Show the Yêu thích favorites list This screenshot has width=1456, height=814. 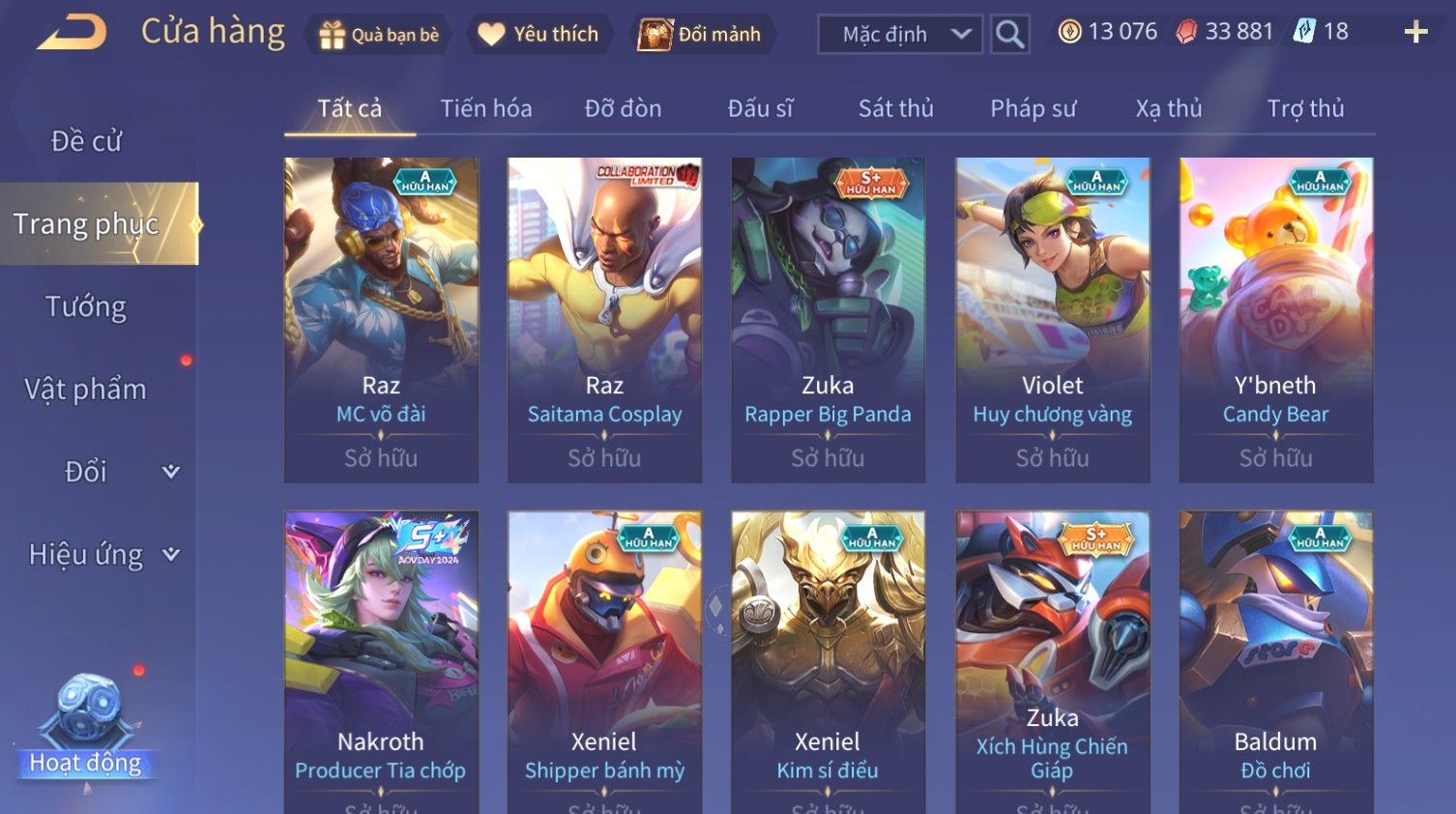pos(539,35)
